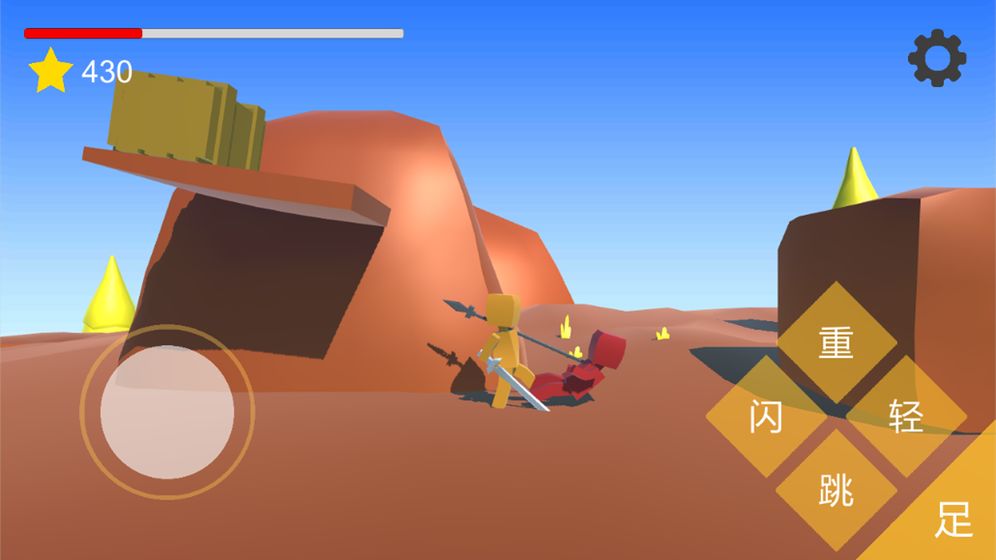Tap the 轻 light attack button
Screen dimensions: 996x560
[x=906, y=415]
